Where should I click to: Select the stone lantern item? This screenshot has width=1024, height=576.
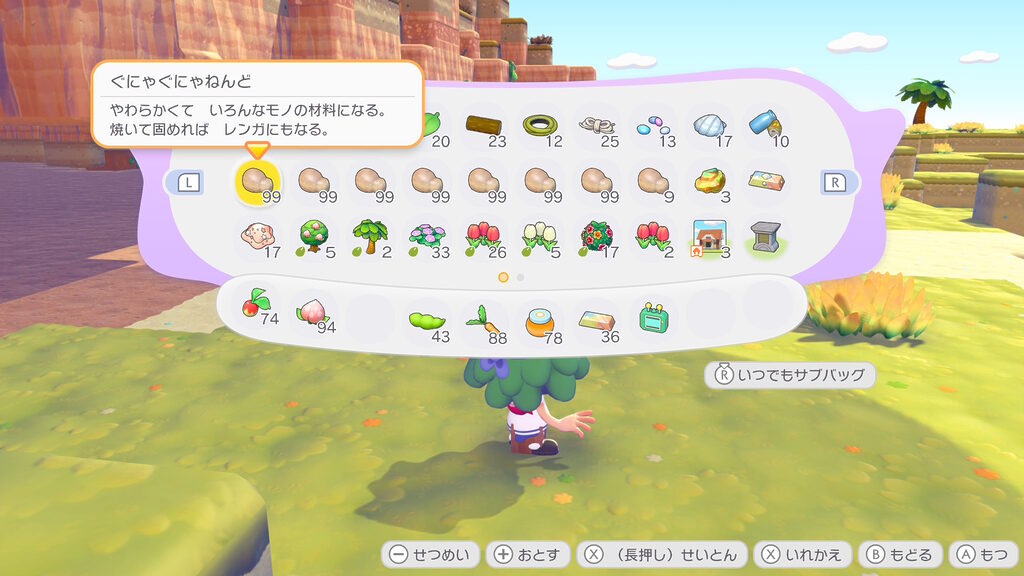coord(767,236)
